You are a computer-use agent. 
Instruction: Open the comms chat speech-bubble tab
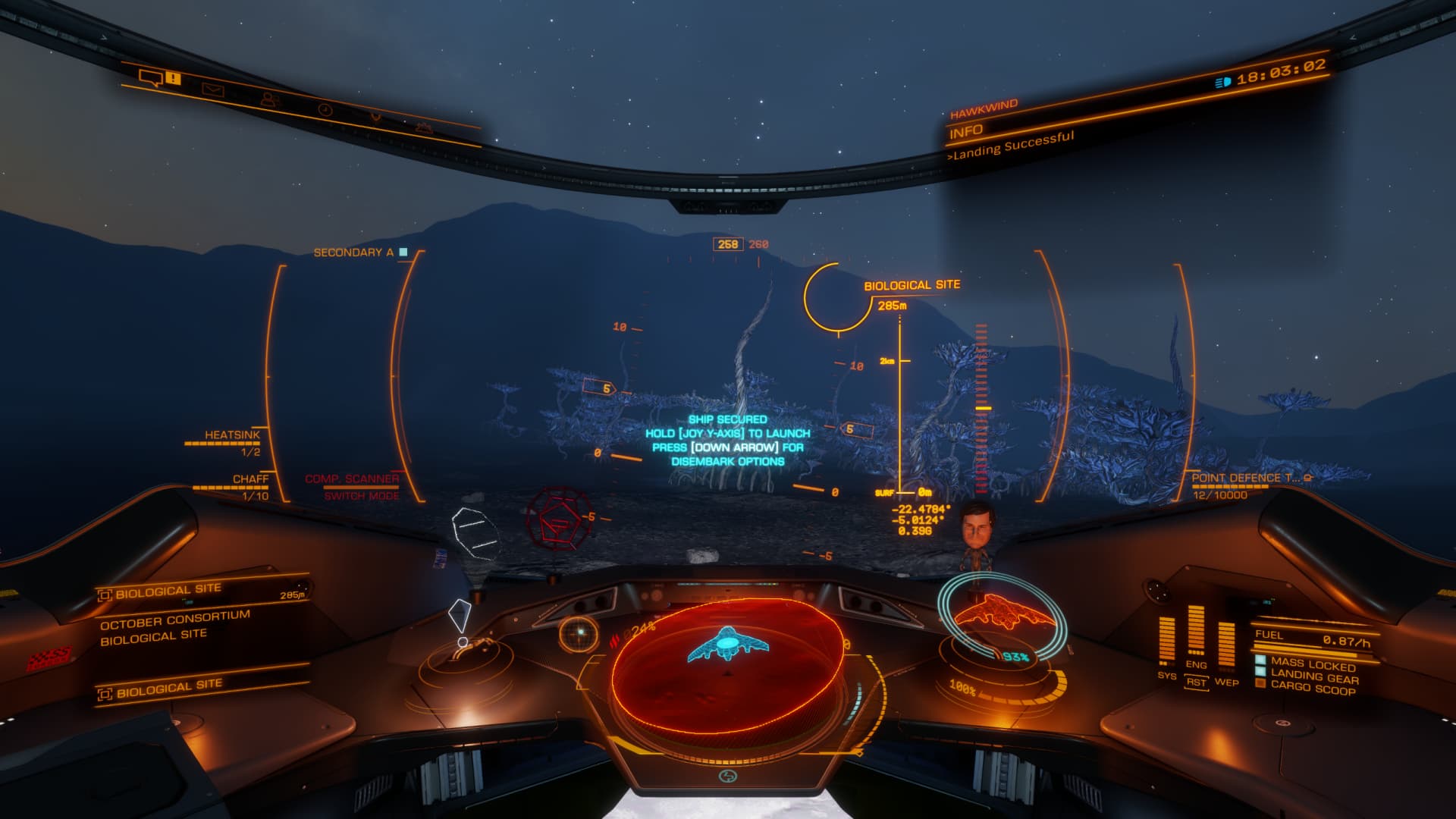coord(151,77)
